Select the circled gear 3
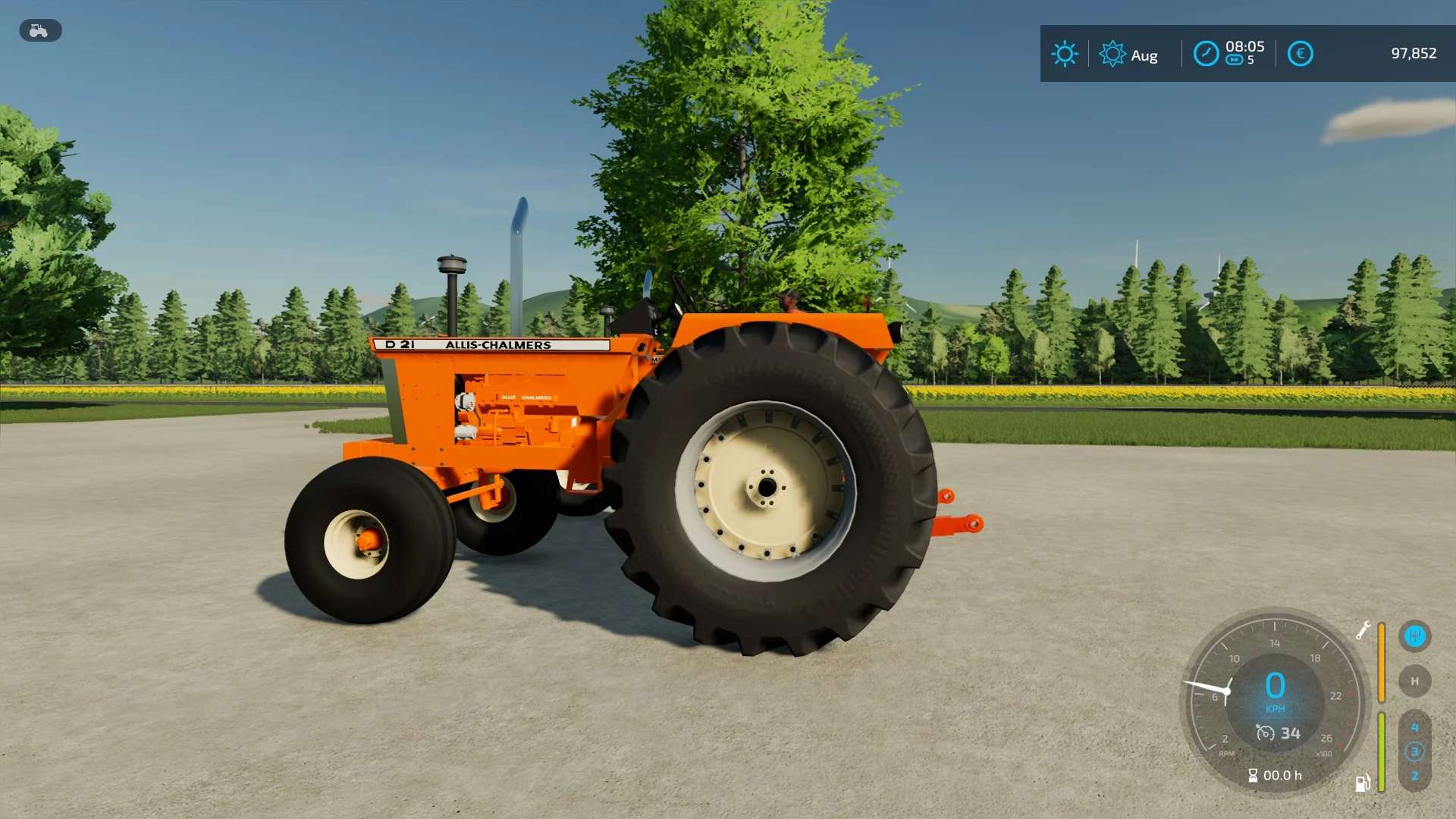 (x=1414, y=752)
